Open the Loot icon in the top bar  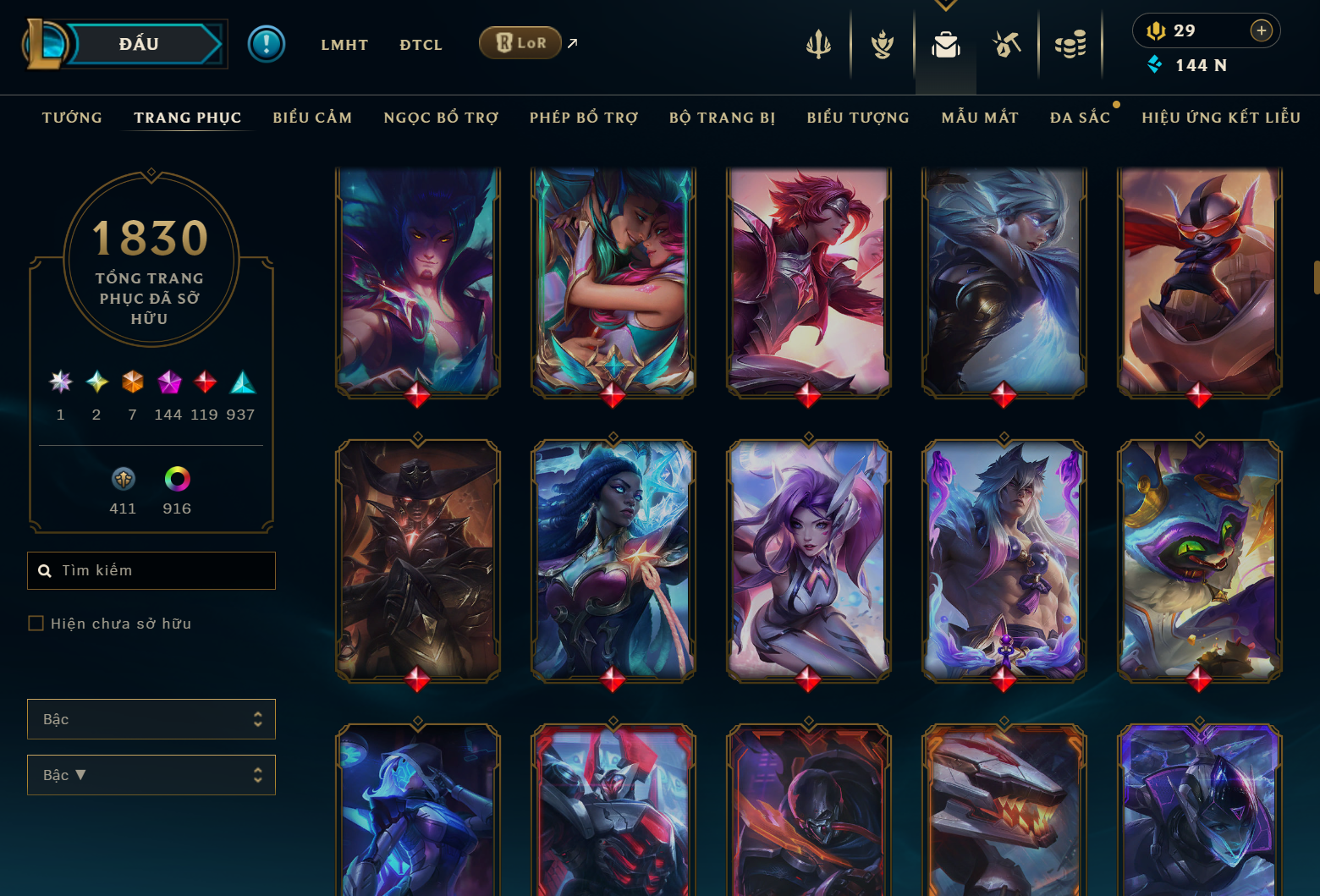pyautogui.click(x=1007, y=44)
